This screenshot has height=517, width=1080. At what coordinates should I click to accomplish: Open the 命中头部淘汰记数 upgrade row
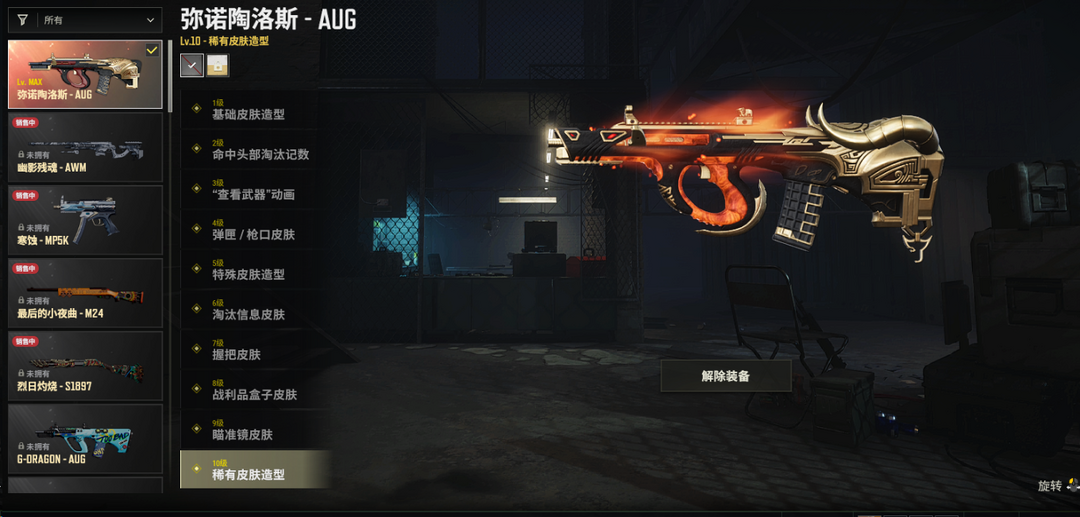[x=255, y=150]
